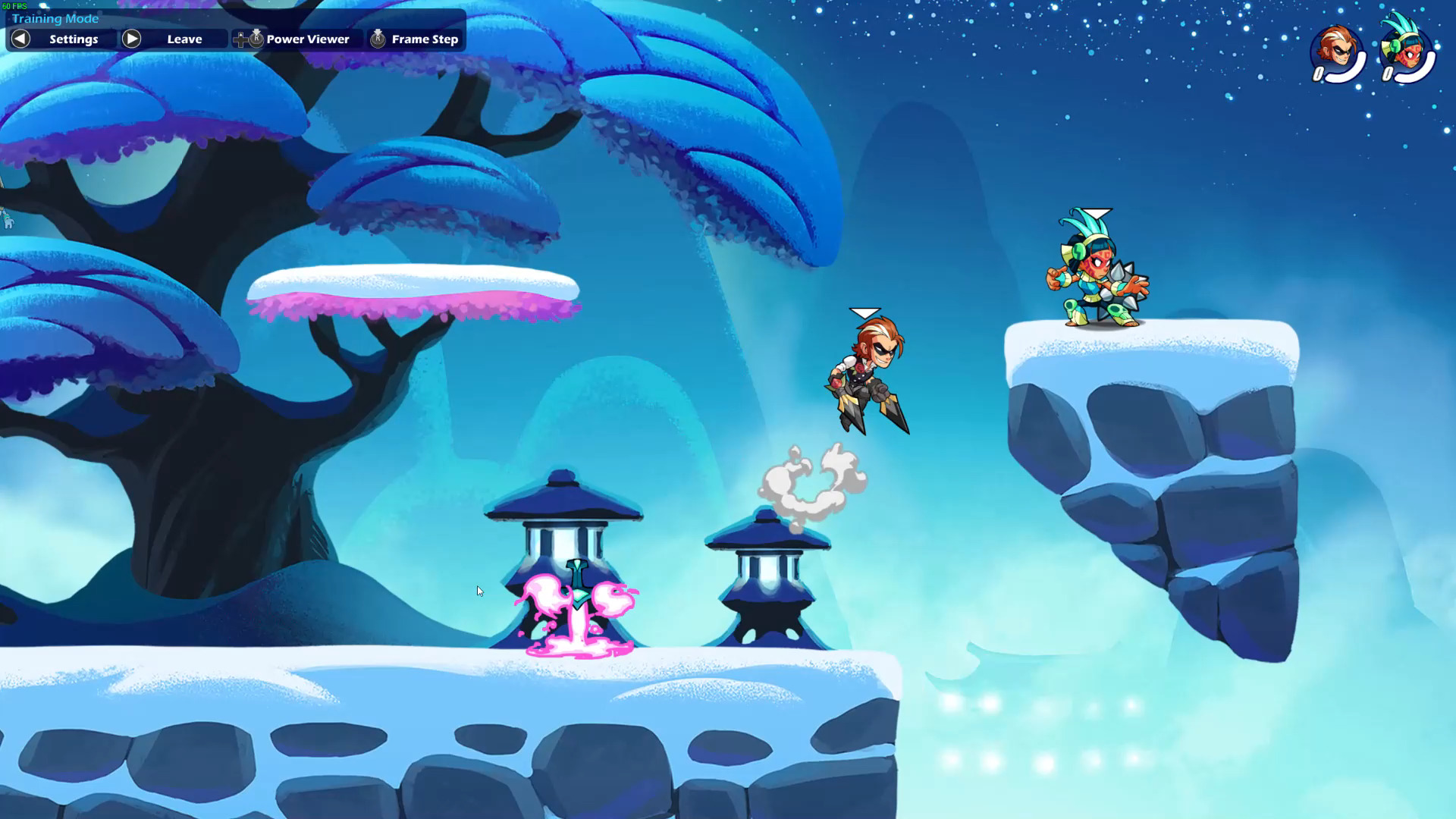Enable Frame Step mode
The image size is (1456, 819).
(423, 39)
